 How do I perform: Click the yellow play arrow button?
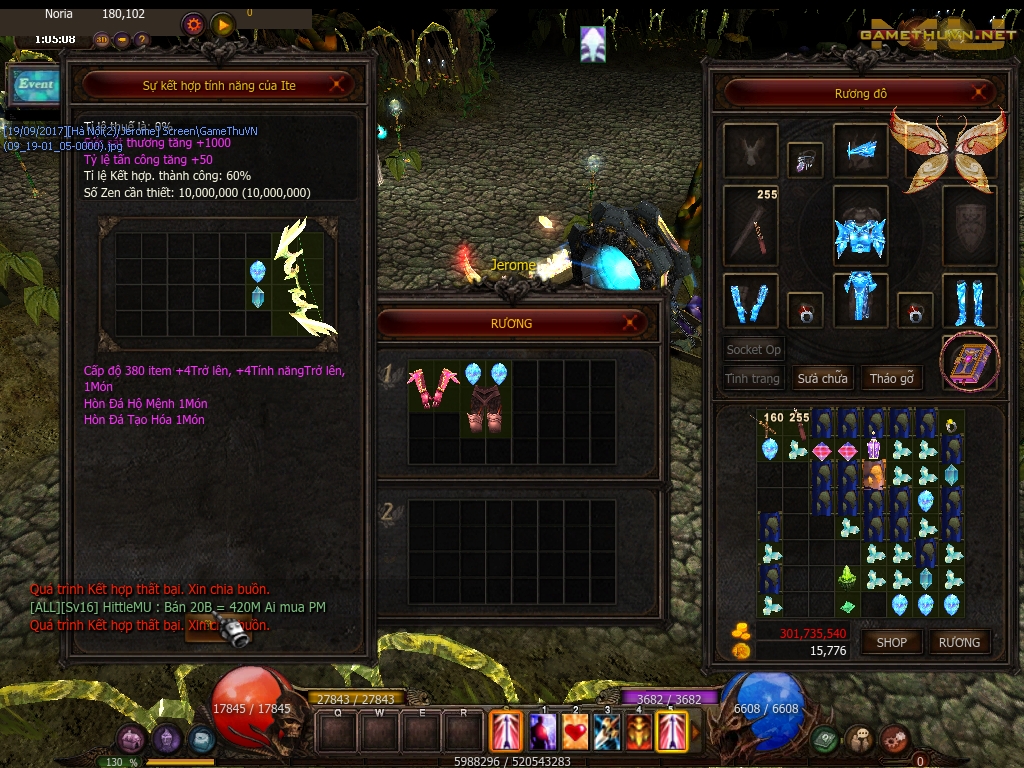222,24
